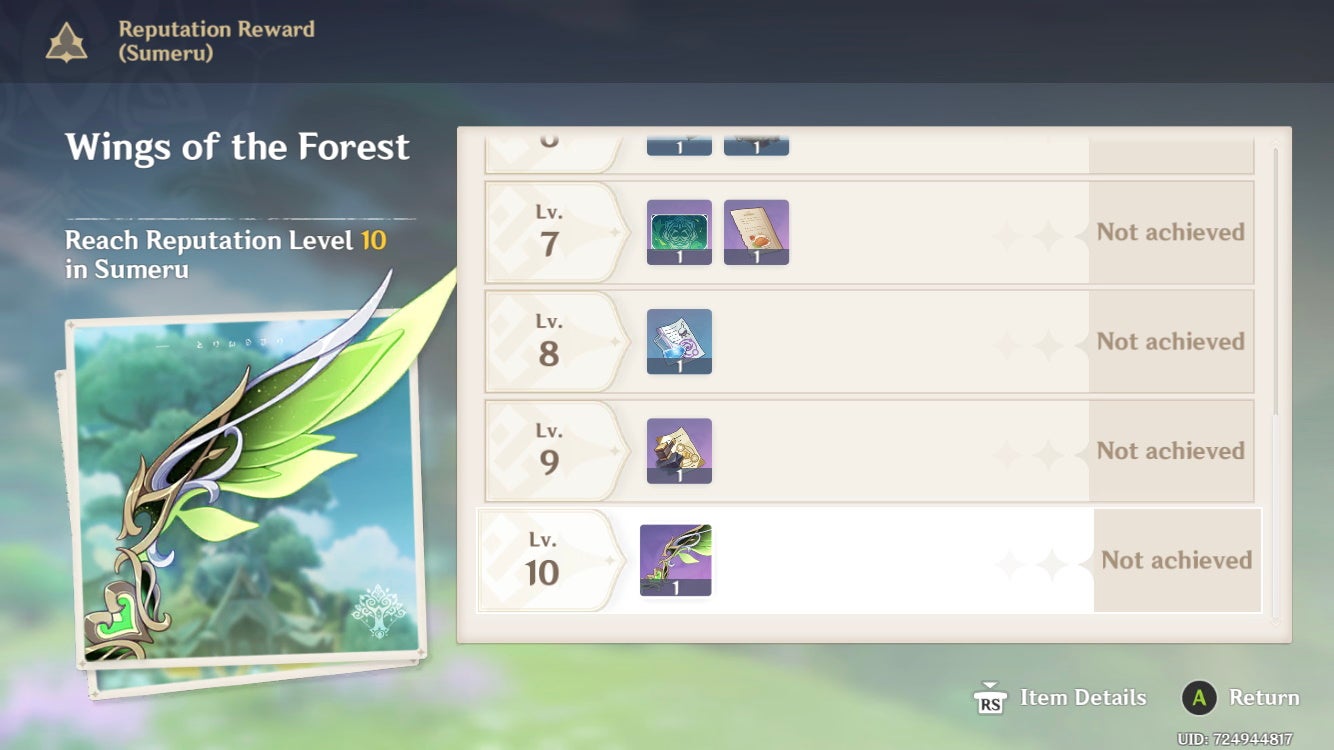Select the alchemy recipe reward icon in Lv.8 row
The width and height of the screenshot is (1334, 750).
click(679, 340)
